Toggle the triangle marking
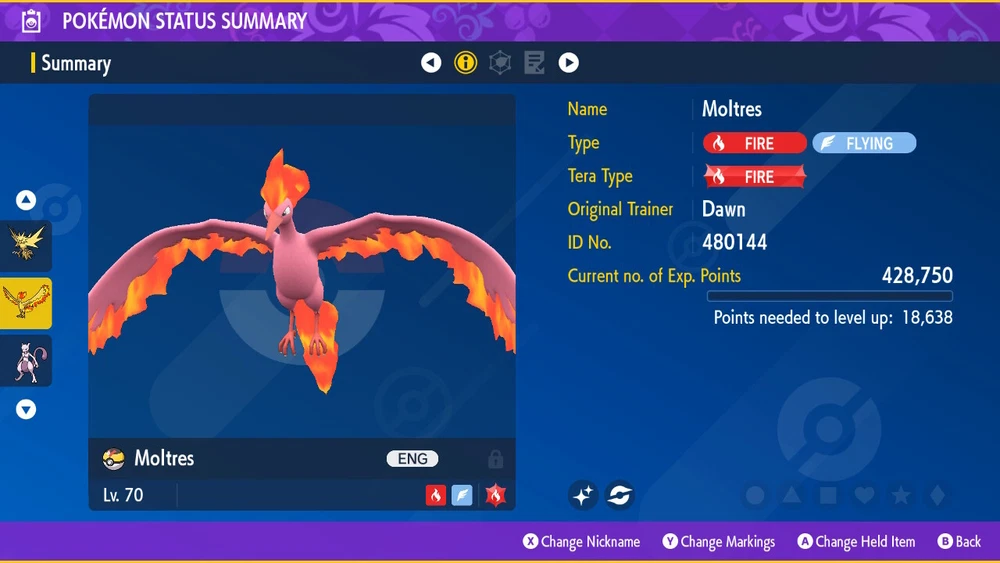This screenshot has width=1000, height=563. coord(791,495)
